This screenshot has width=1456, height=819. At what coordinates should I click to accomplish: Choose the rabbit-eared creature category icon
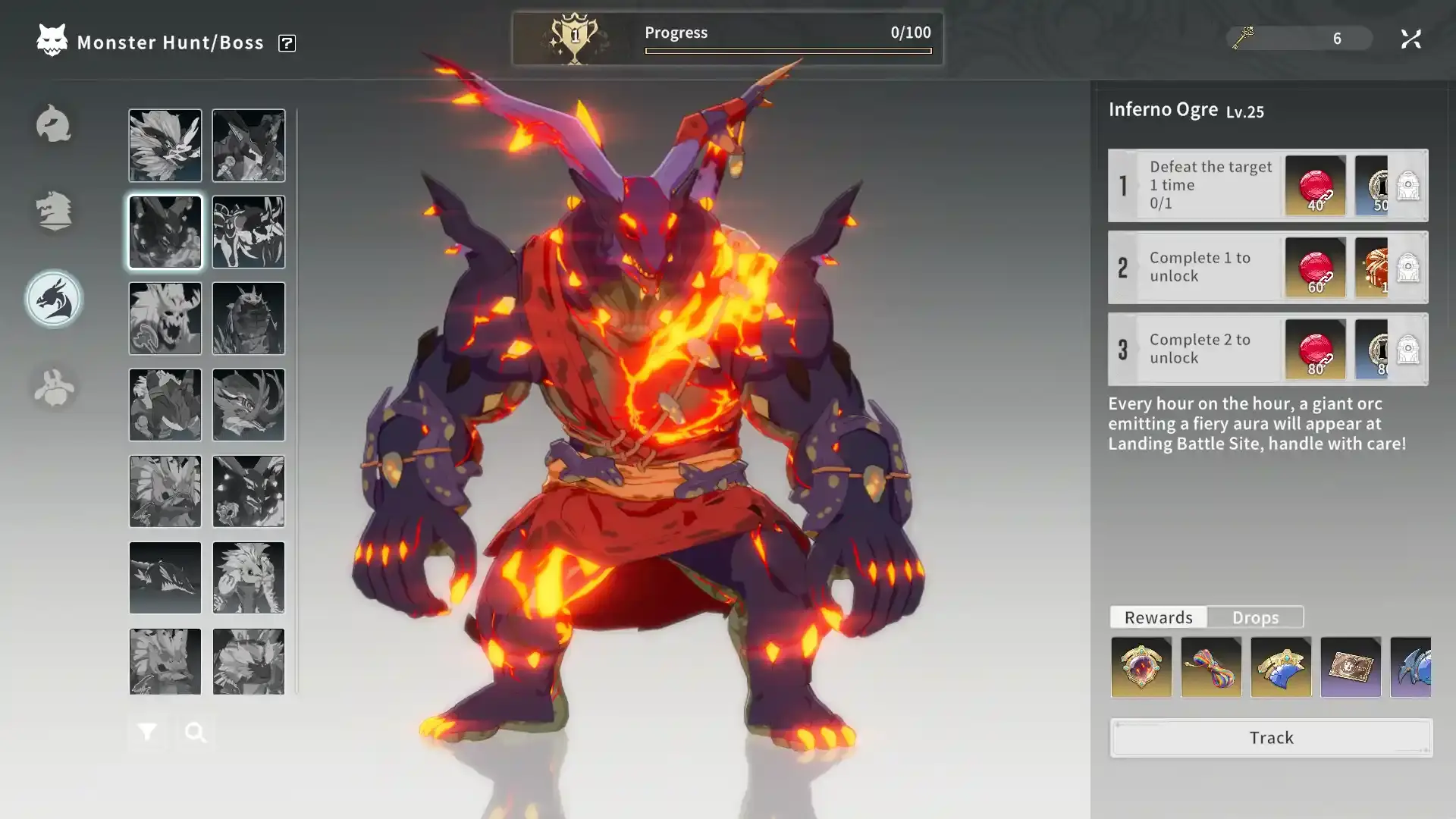[x=54, y=388]
